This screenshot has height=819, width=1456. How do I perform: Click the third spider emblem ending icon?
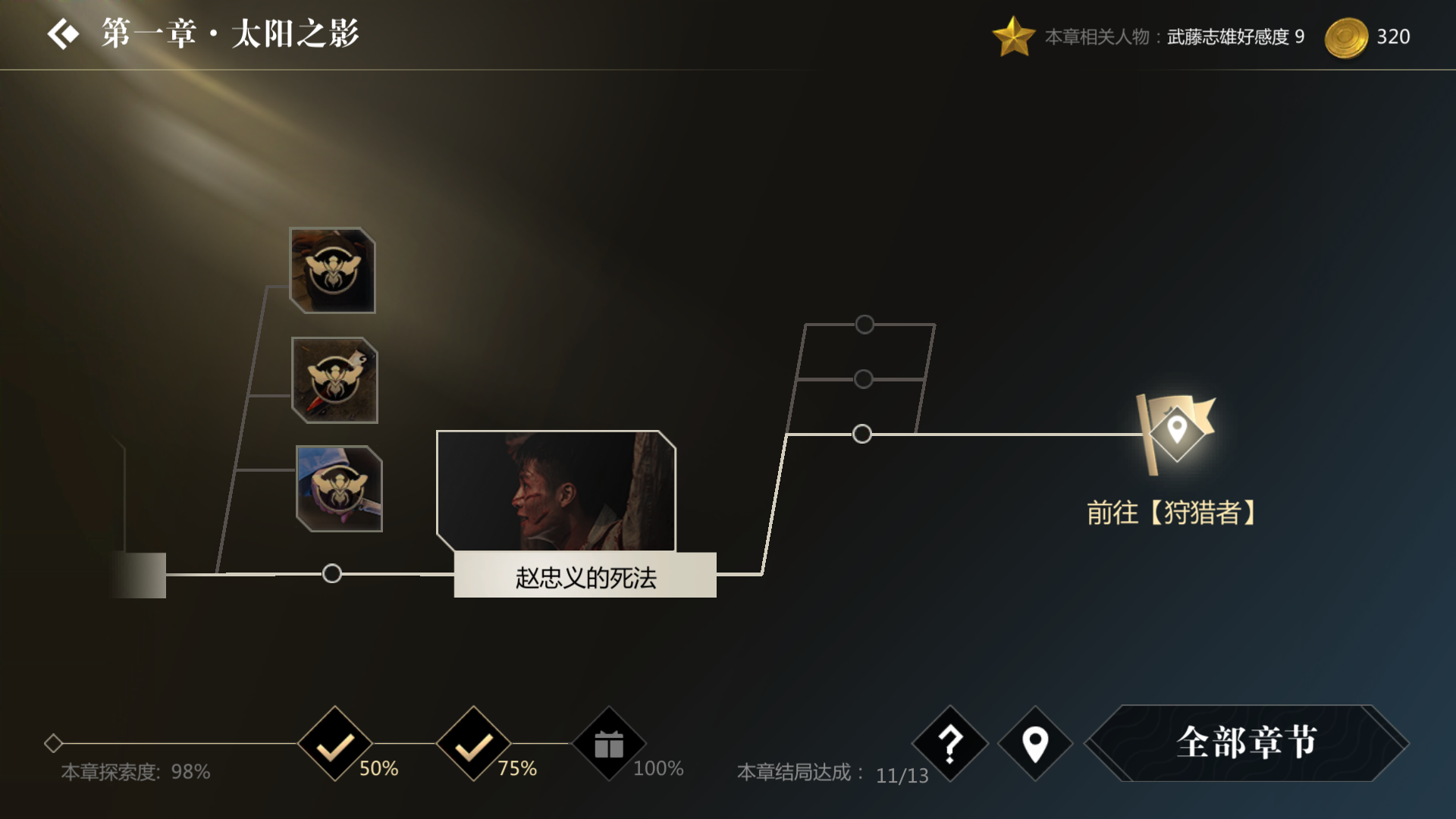coord(338,489)
